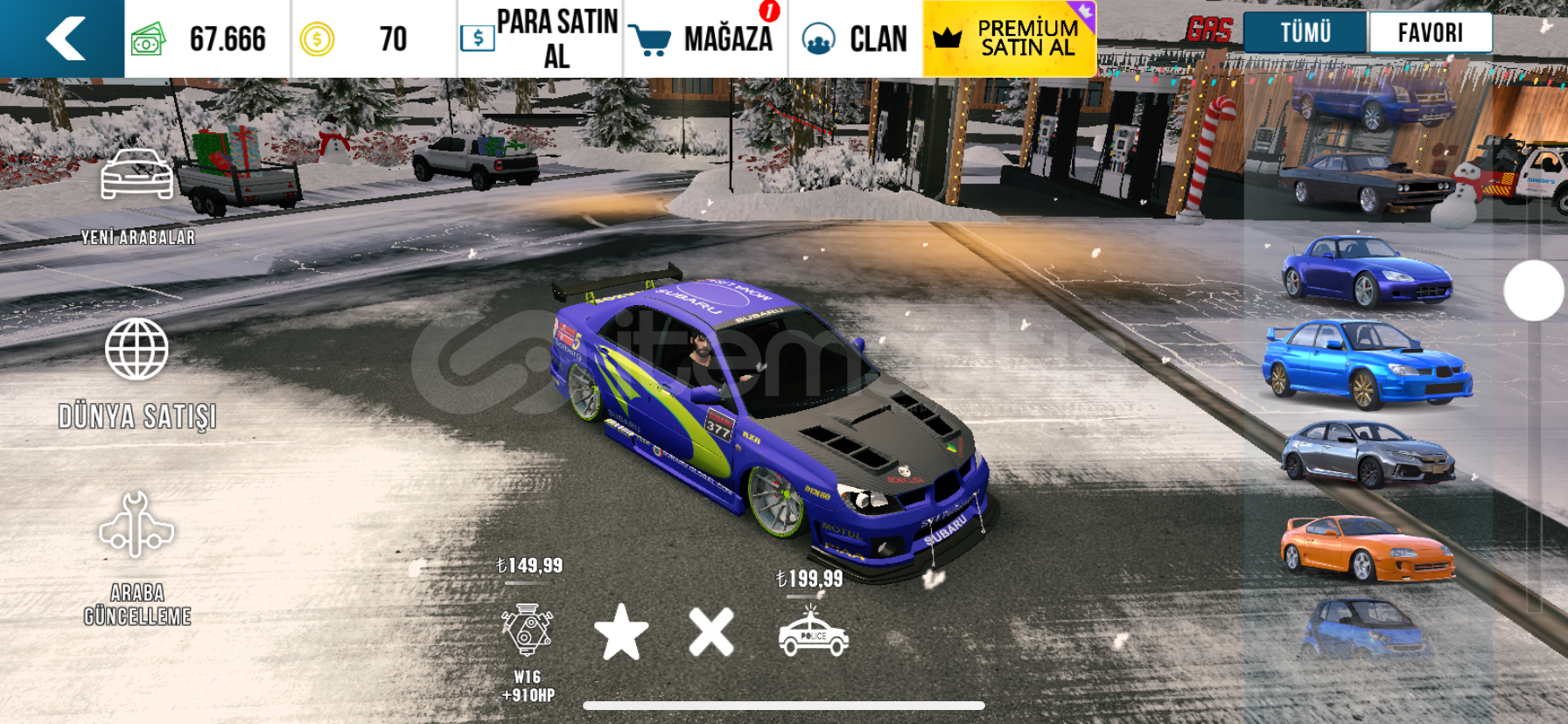Open the Mağaza shop
The width and height of the screenshot is (1568, 724).
point(704,39)
